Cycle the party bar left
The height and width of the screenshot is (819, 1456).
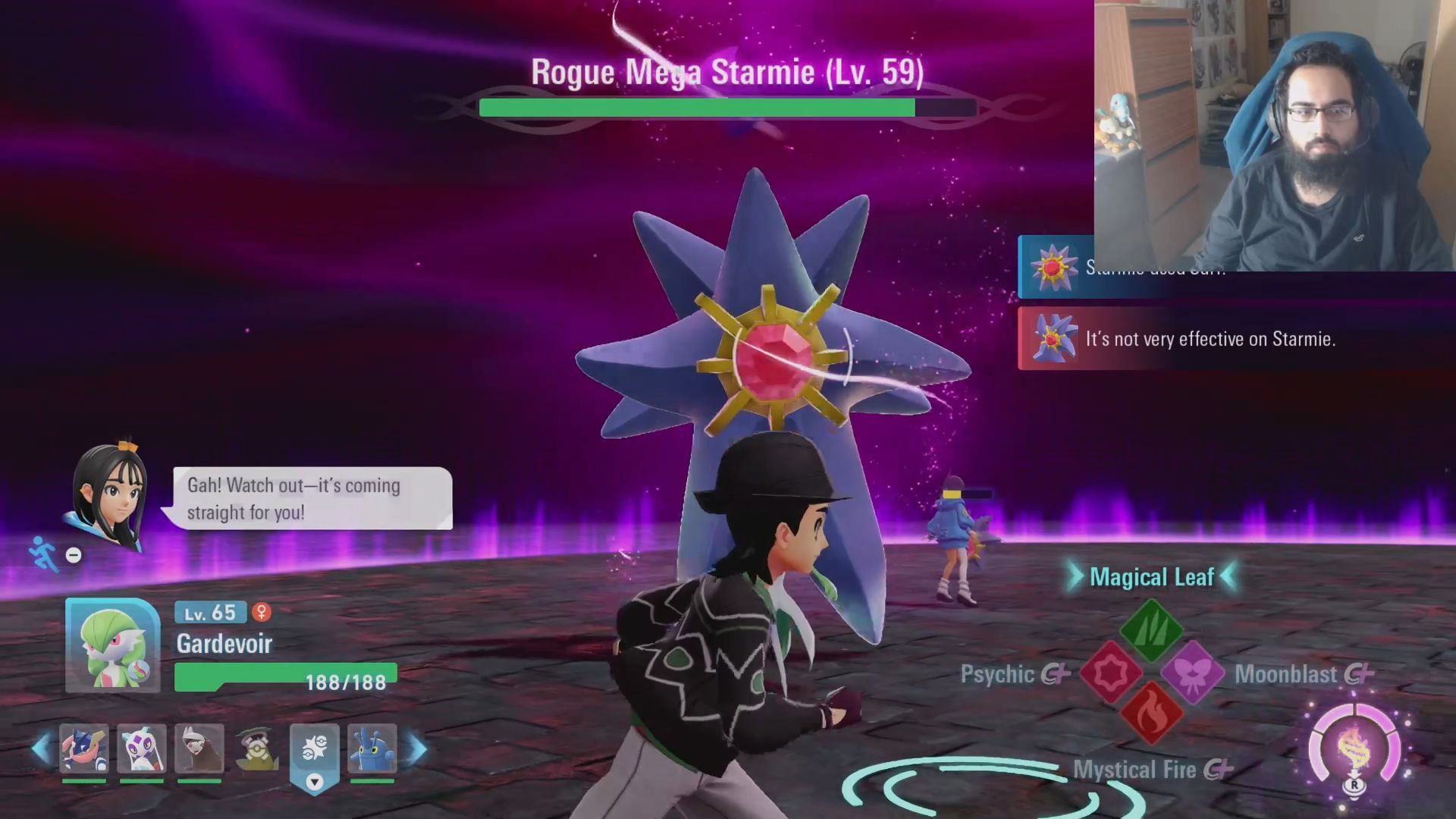[x=42, y=749]
